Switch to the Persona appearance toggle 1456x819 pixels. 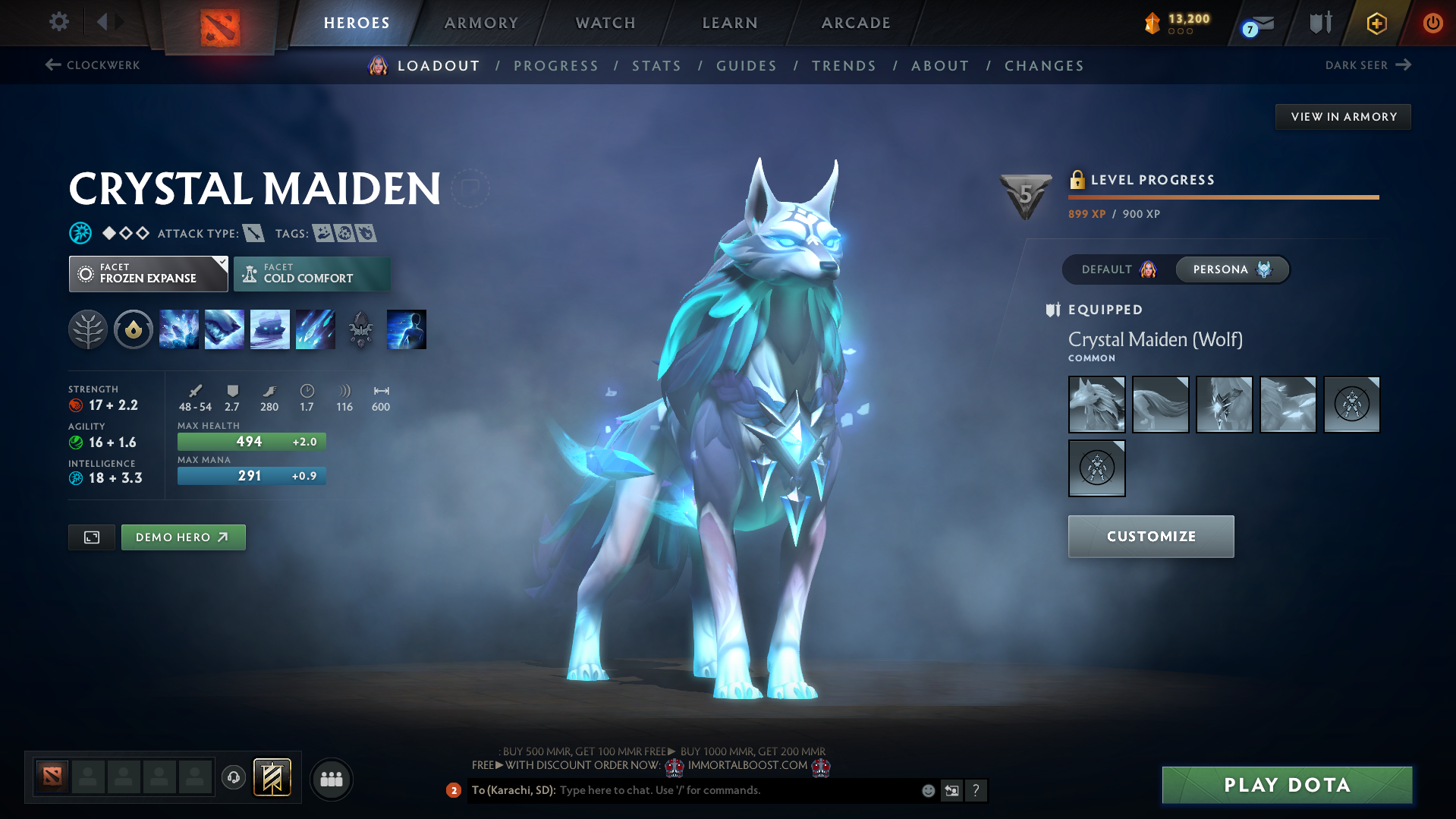(x=1231, y=269)
